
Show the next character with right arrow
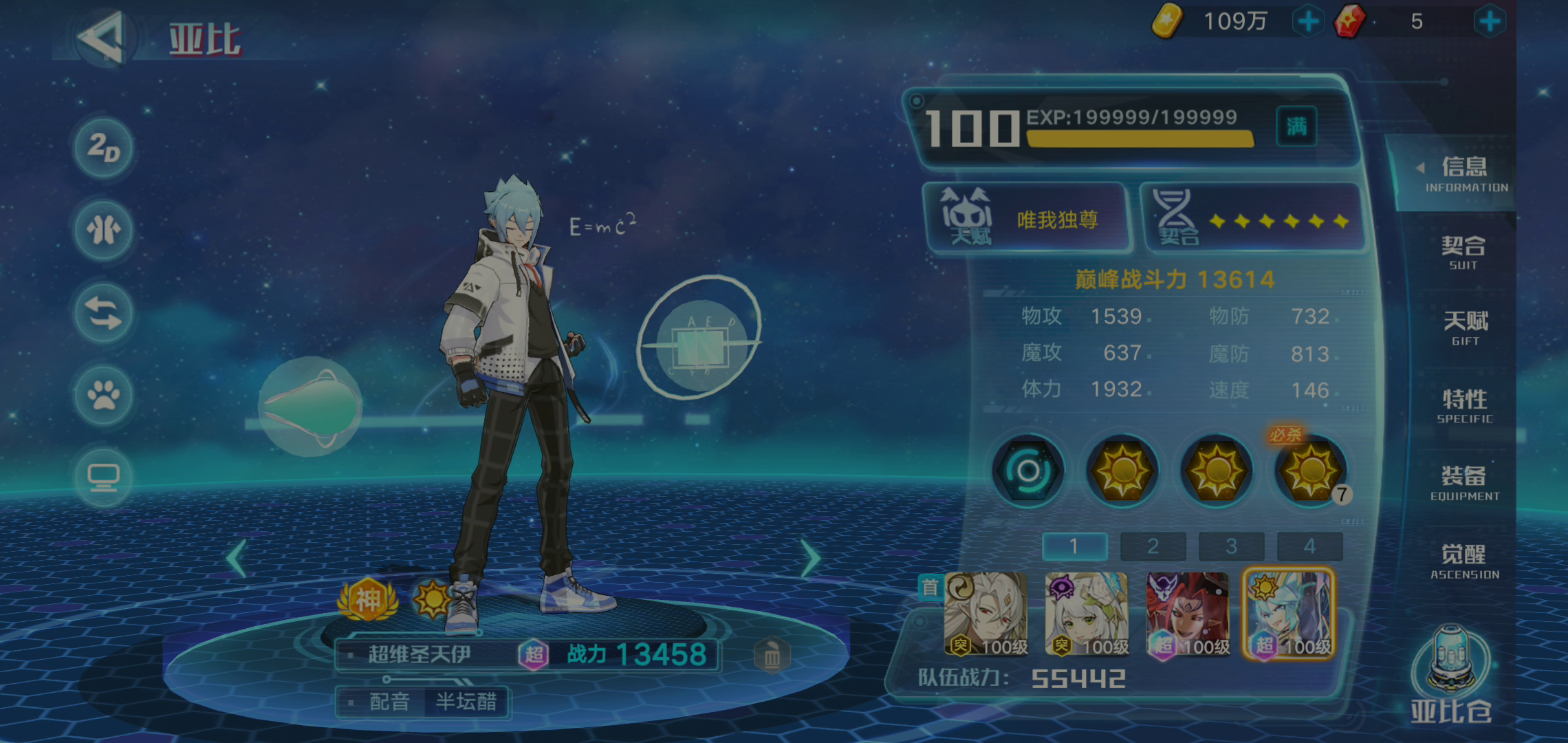[x=811, y=558]
